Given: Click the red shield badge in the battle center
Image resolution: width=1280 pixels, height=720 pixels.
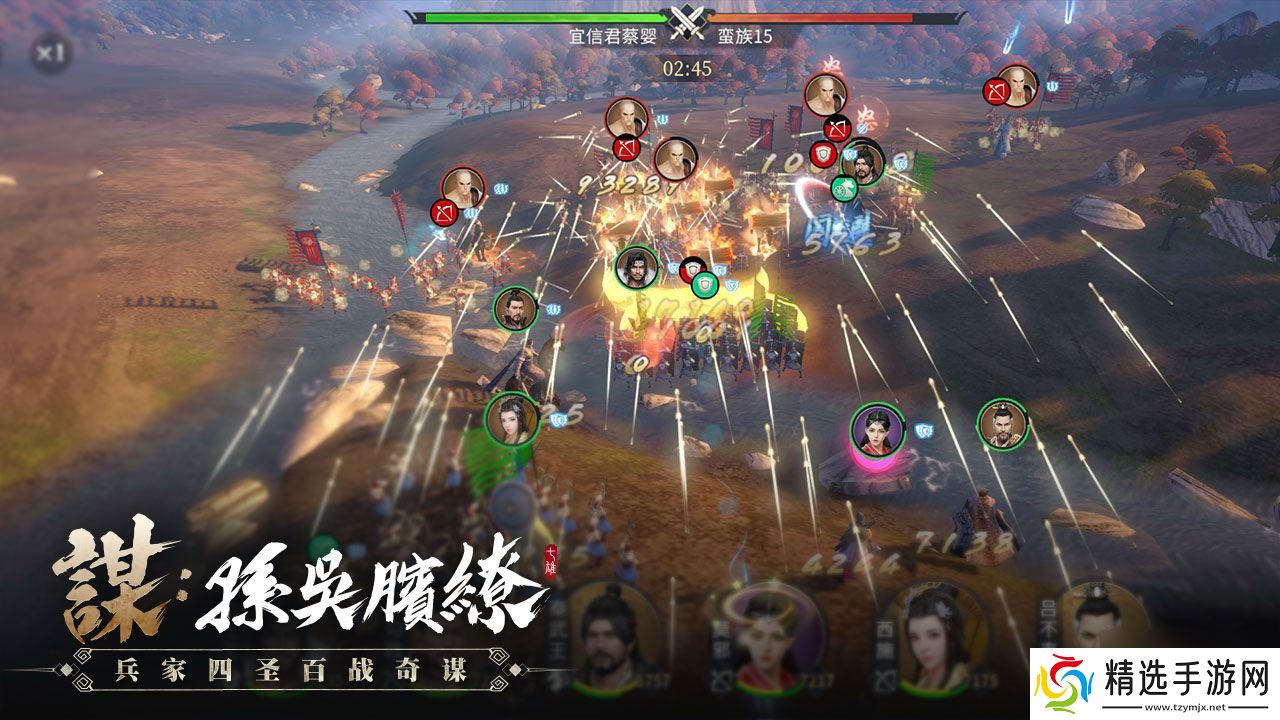Looking at the screenshot, I should coord(692,268).
